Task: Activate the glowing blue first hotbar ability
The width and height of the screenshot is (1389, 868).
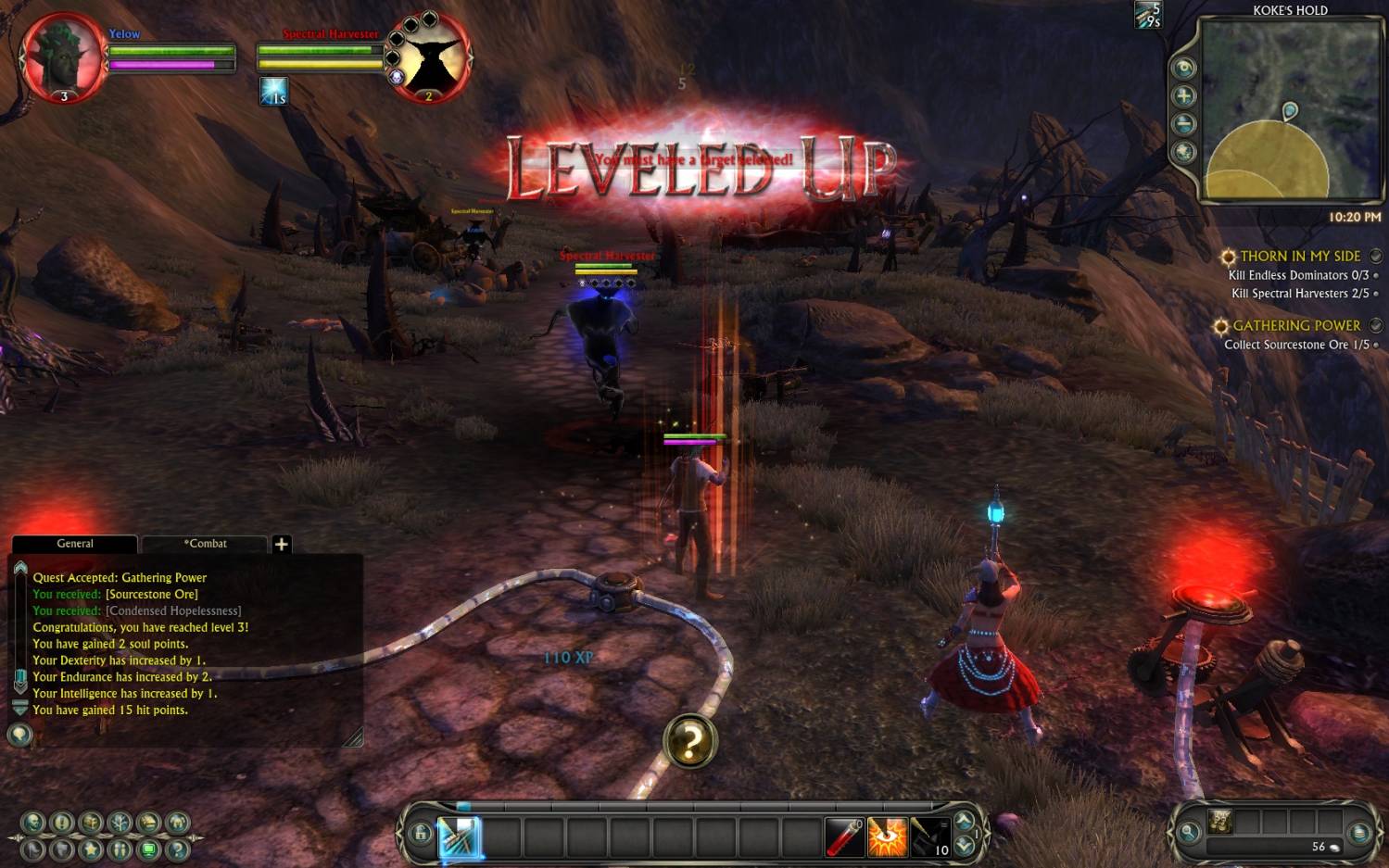Action: point(459,837)
